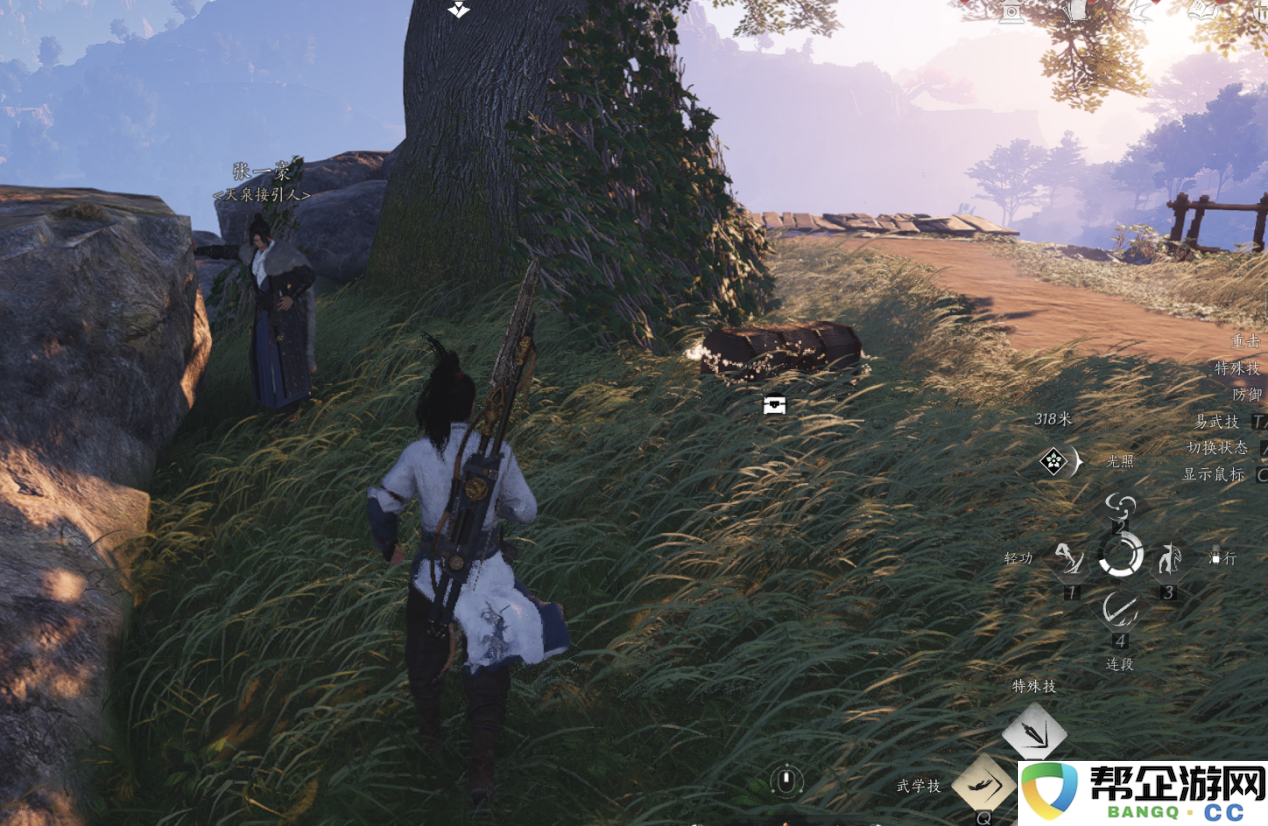Activate the 轻功 lightness skill icon
This screenshot has width=1268, height=826.
[x=1069, y=559]
